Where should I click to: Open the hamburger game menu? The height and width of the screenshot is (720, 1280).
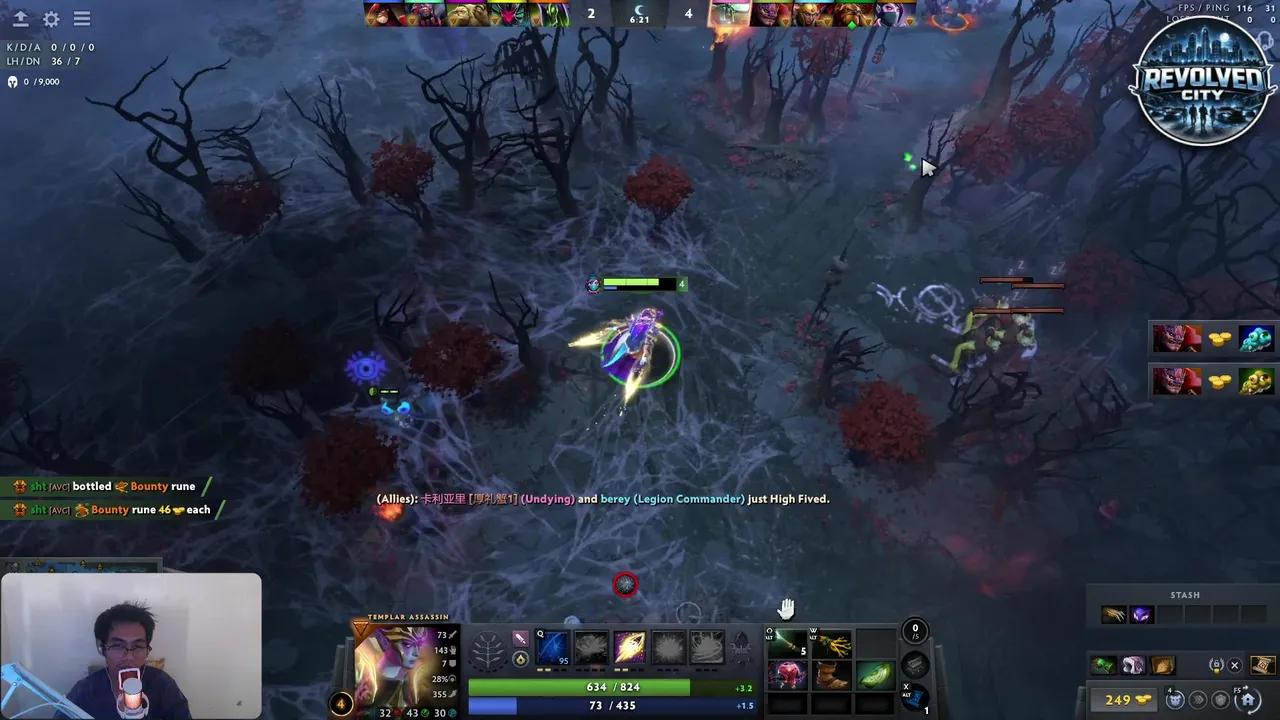(82, 18)
